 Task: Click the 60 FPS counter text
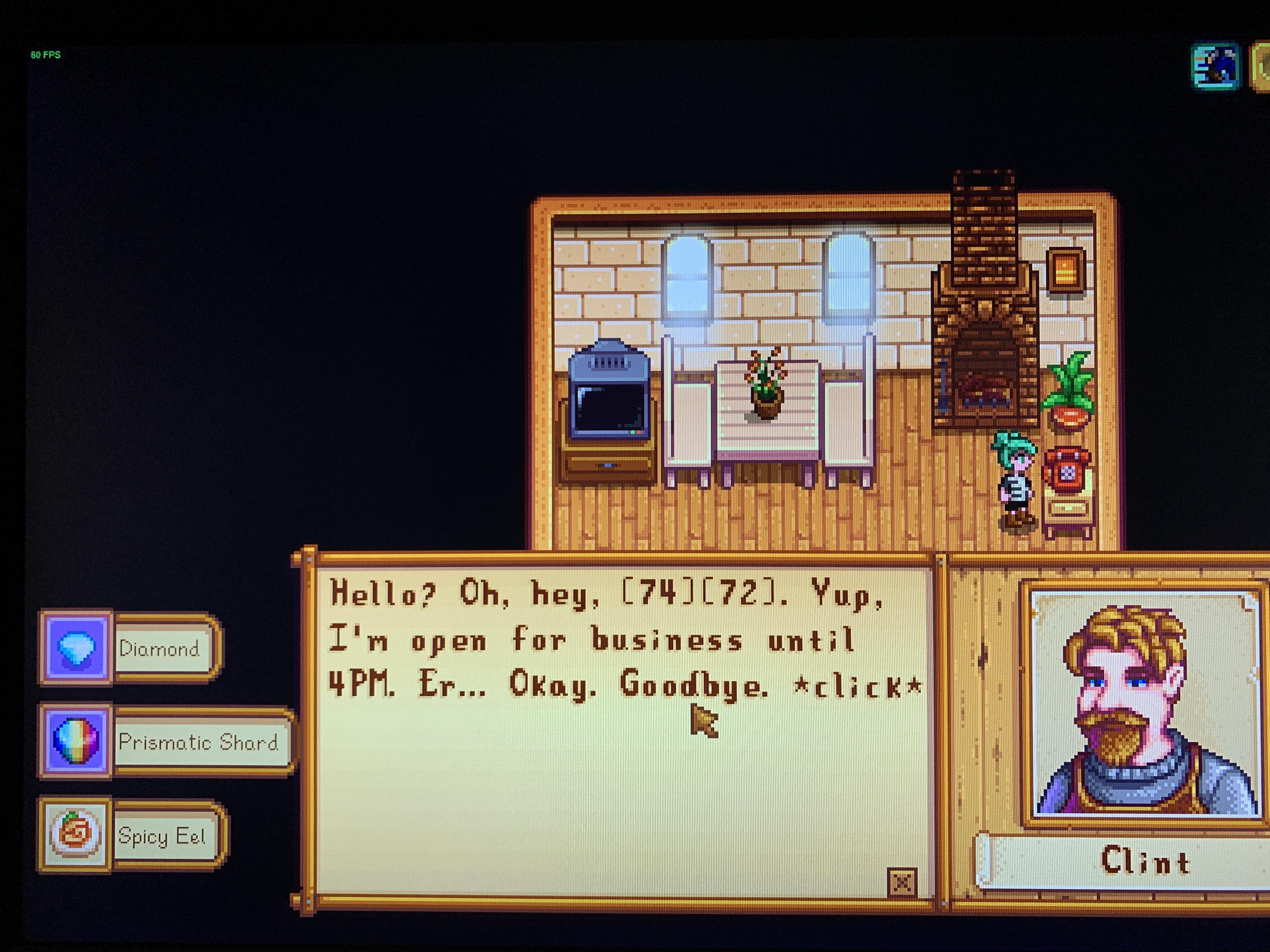pos(46,56)
